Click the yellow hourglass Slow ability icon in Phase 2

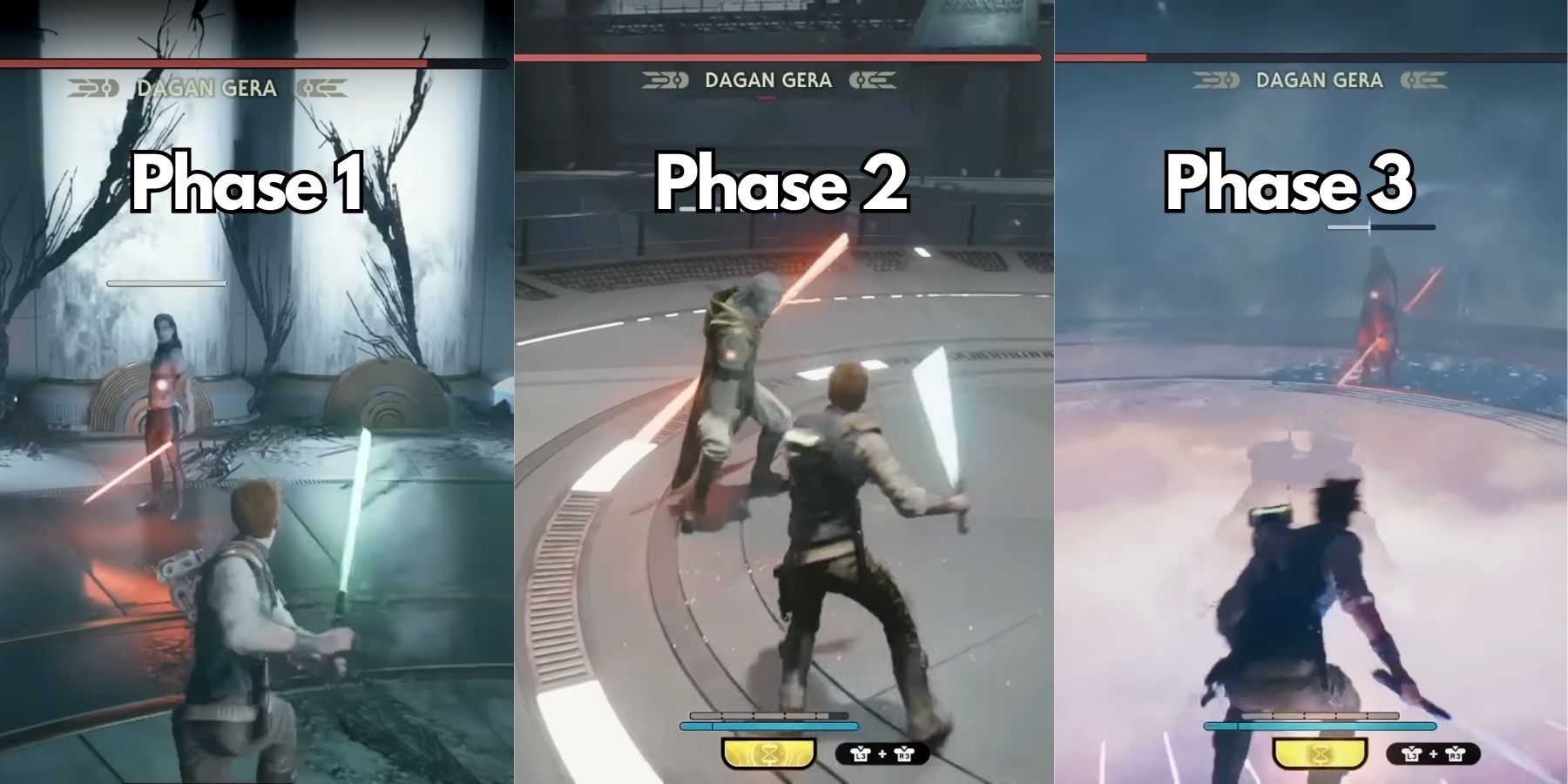(769, 754)
